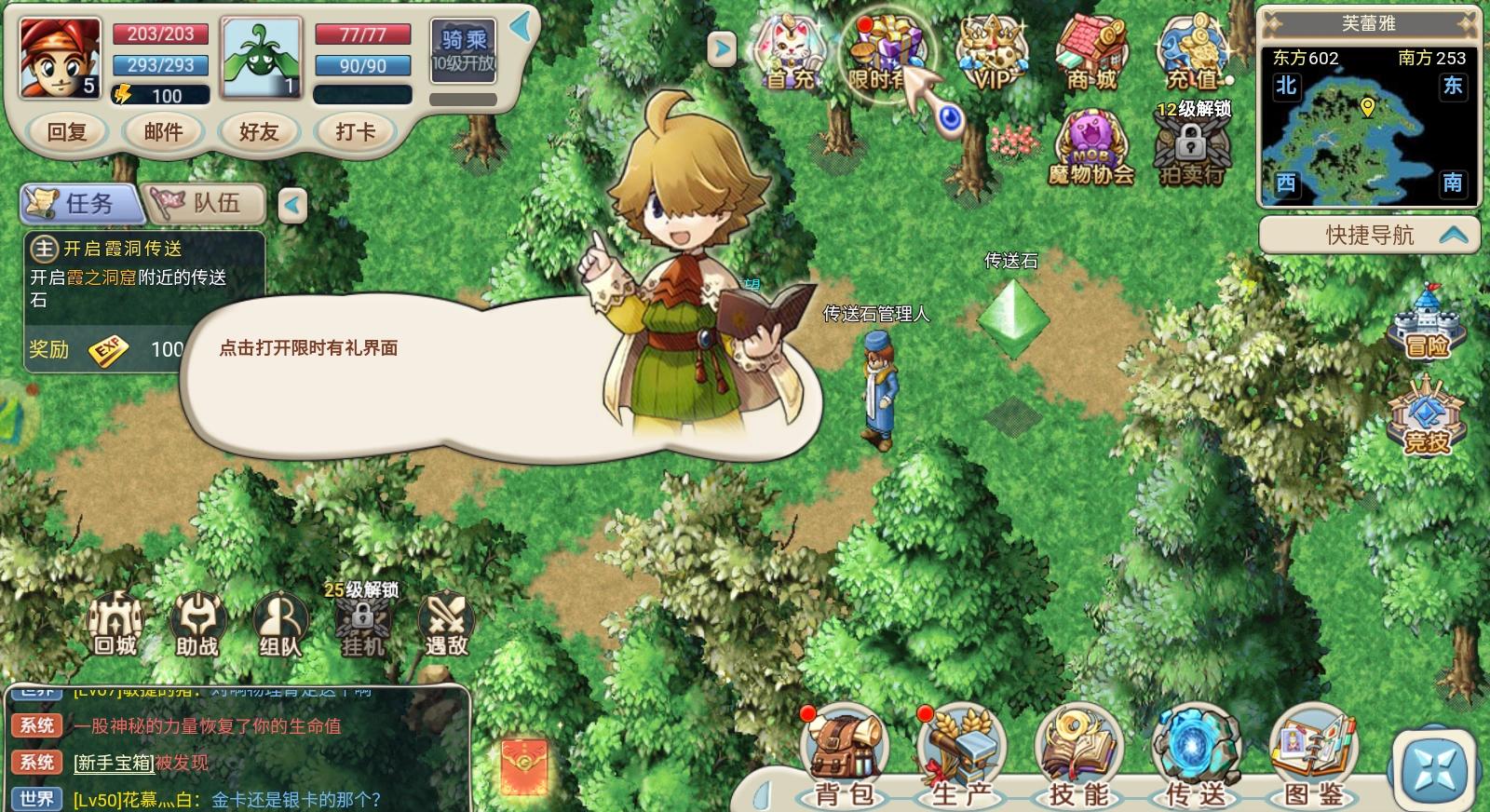
Task: Open the VIP crown icon
Action: click(990, 53)
